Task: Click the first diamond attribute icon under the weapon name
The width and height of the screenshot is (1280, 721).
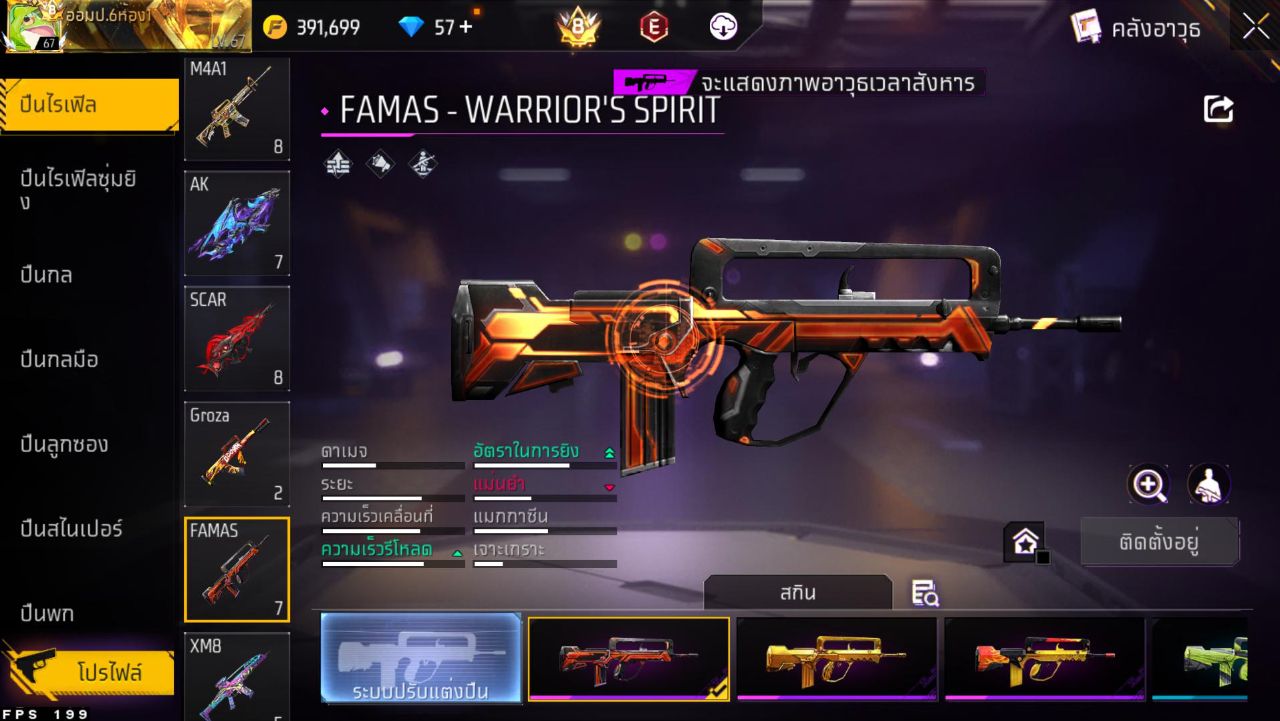Action: (337, 163)
